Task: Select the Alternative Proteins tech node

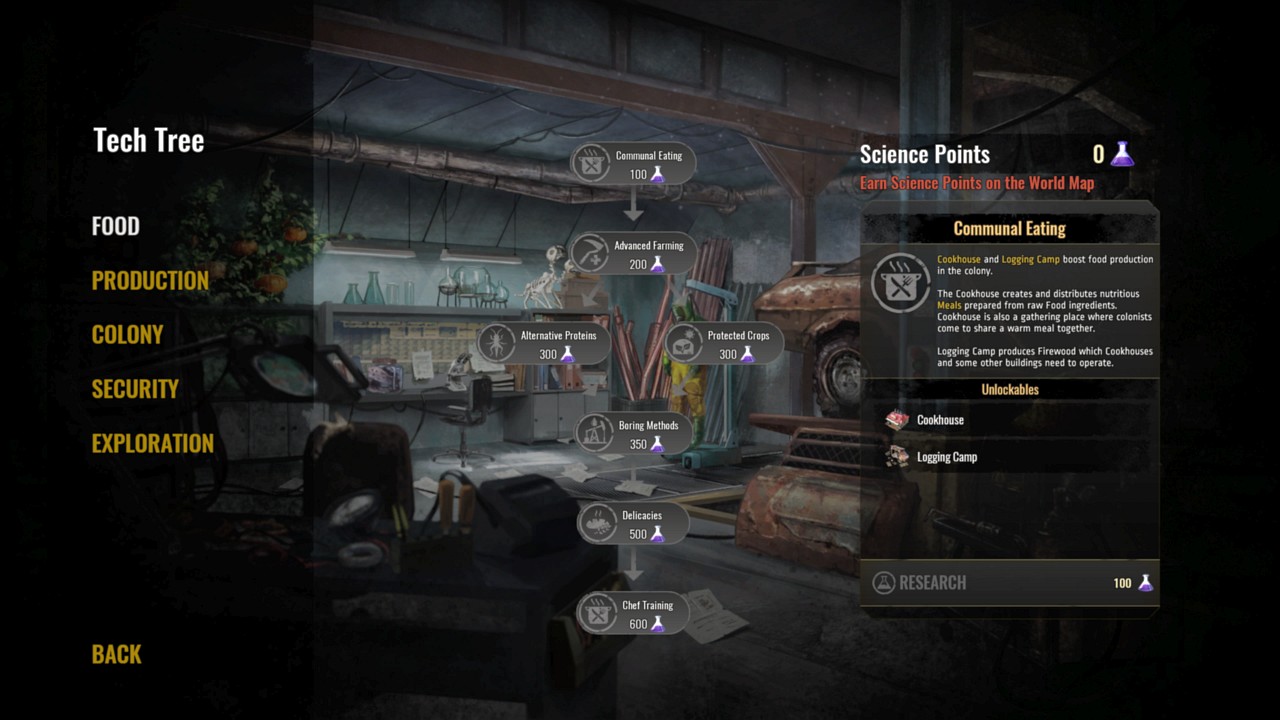Action: [x=543, y=344]
